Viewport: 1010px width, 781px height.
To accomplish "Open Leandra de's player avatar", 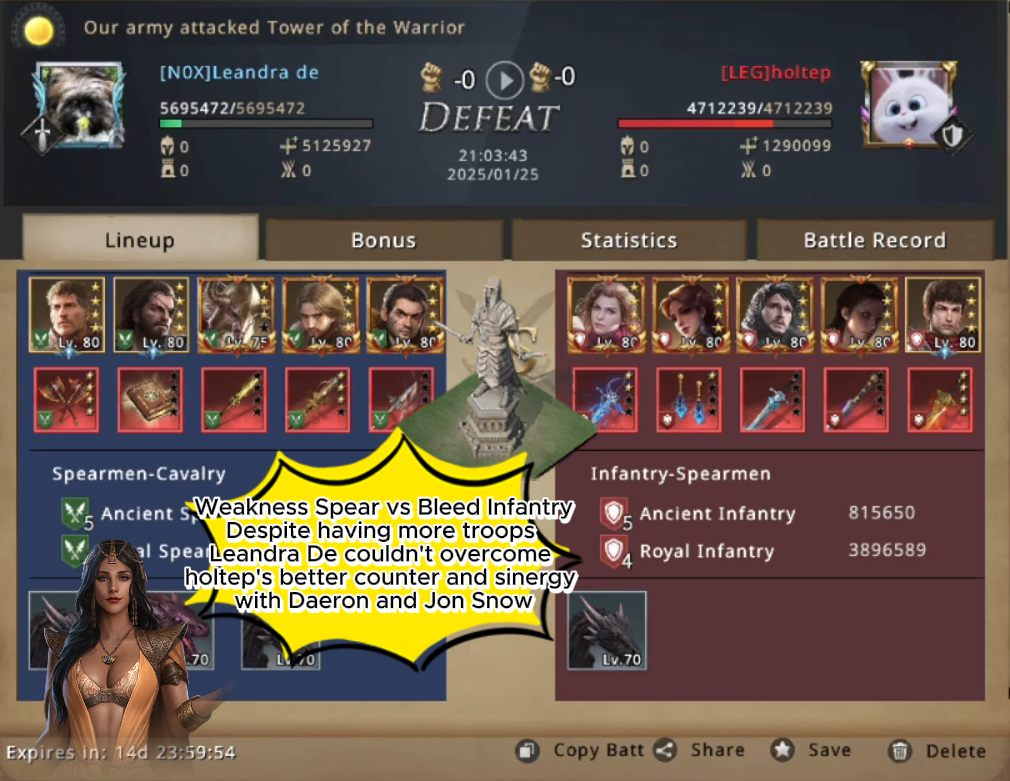I will (79, 105).
